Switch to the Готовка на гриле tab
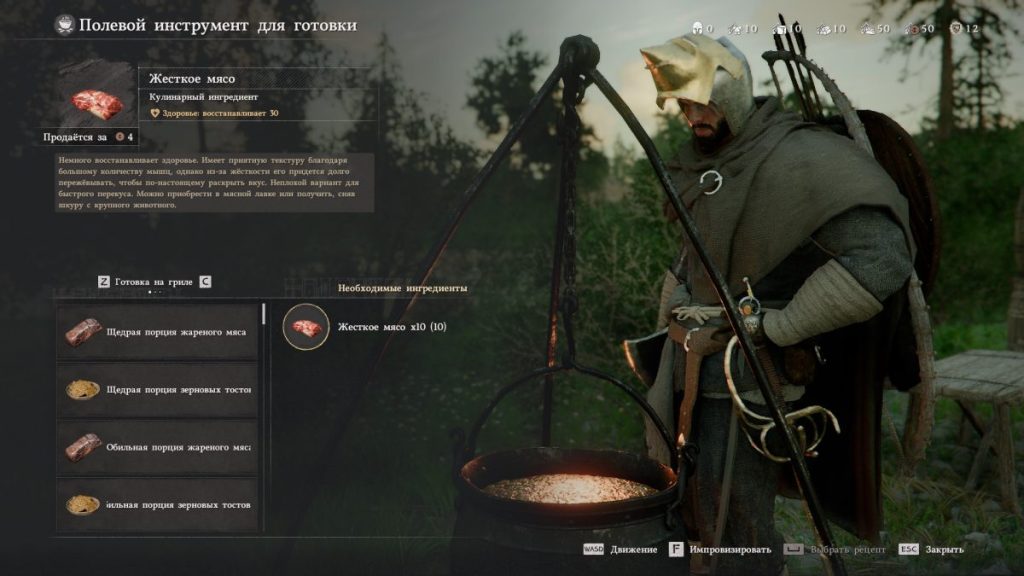Screen dimensions: 1024x576 point(154,282)
